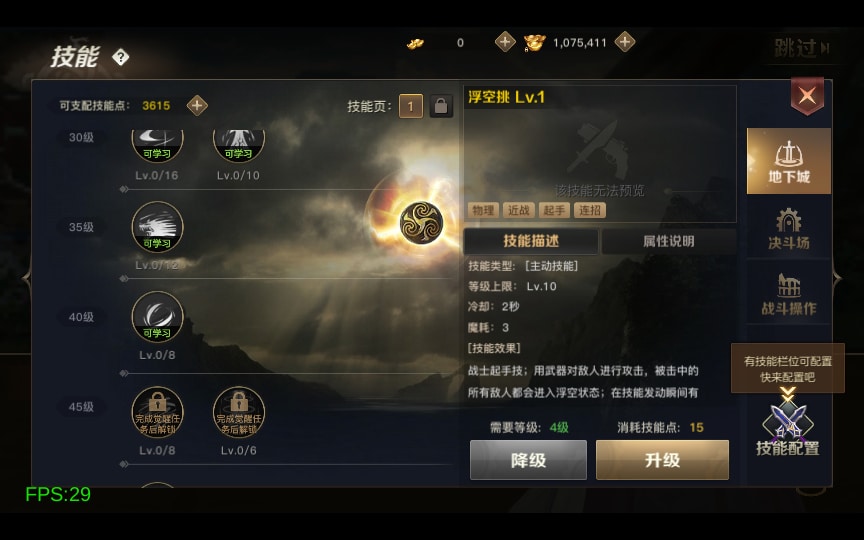Downgrade the skill with the 降级 button
This screenshot has height=540, width=864.
528,460
